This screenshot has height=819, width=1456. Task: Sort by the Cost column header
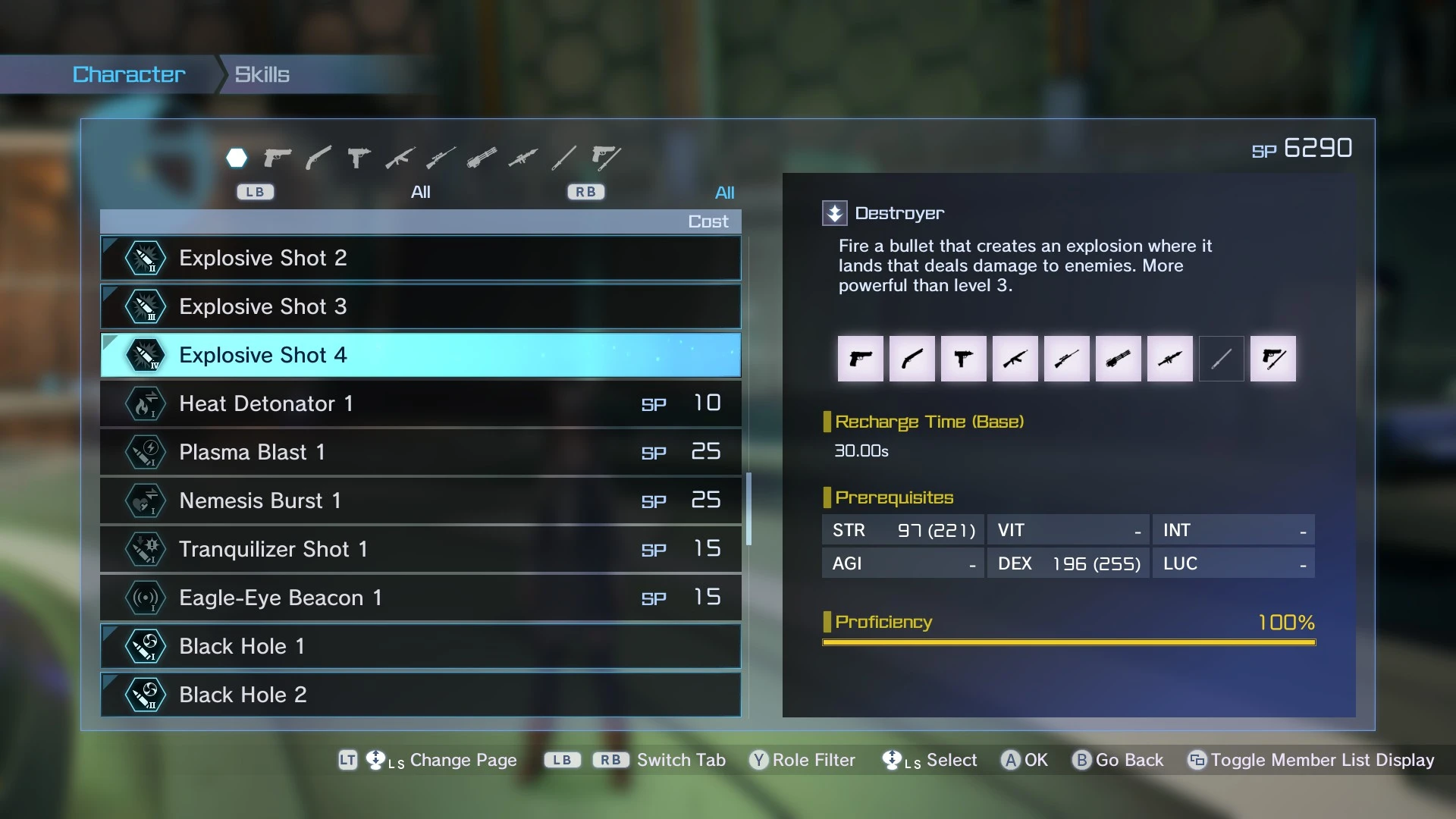tap(708, 221)
